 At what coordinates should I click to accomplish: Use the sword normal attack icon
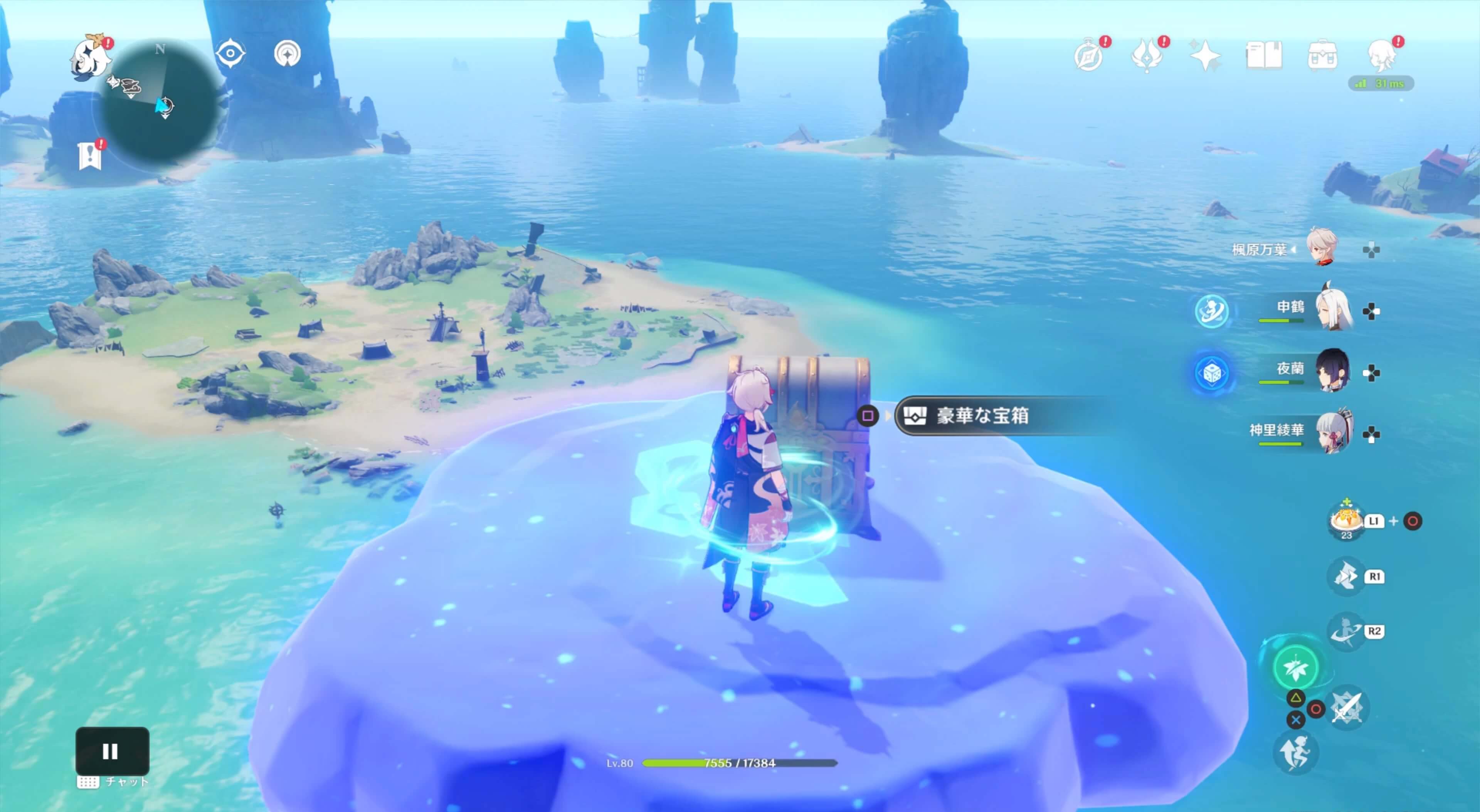[1347, 708]
